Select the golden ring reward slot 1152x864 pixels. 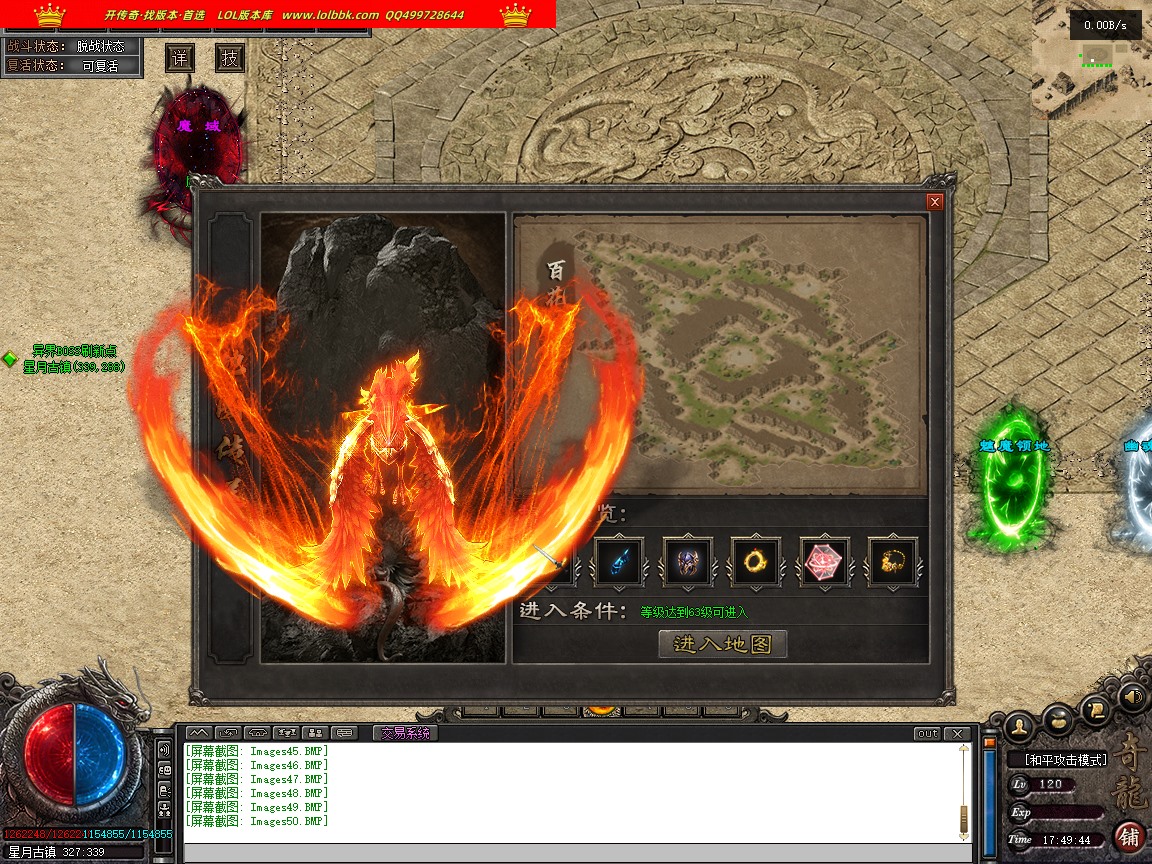tap(755, 562)
